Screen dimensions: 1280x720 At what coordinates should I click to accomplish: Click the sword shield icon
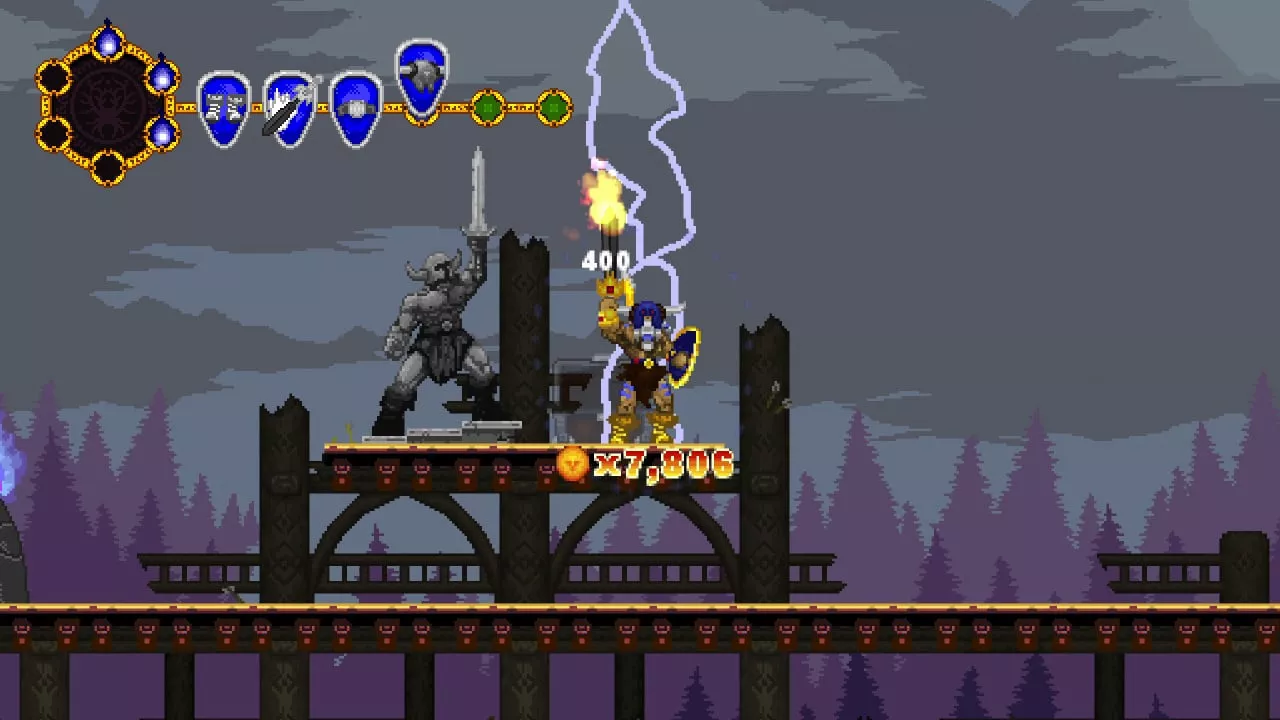click(x=290, y=108)
